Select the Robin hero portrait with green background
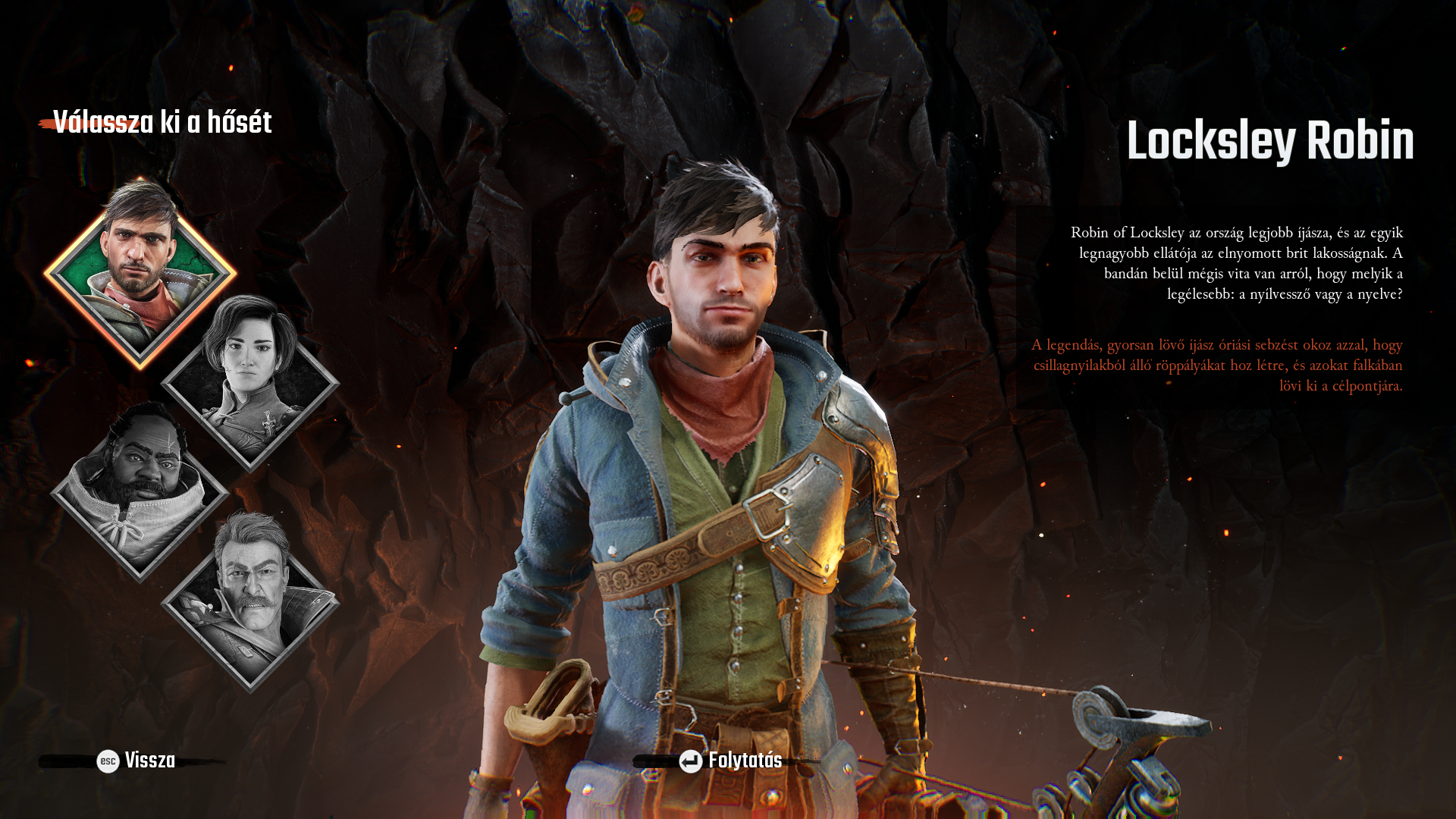 (140, 273)
